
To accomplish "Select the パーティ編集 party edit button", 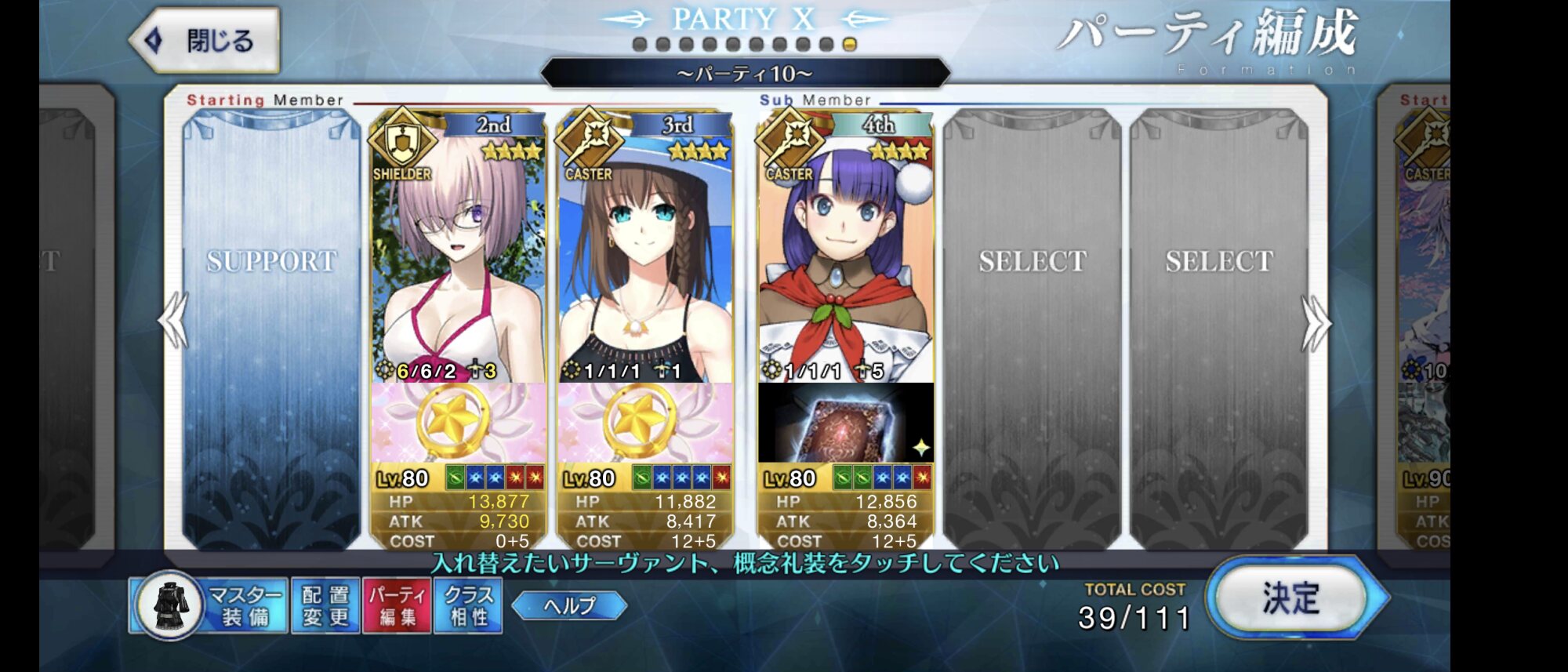I will pyautogui.click(x=397, y=605).
